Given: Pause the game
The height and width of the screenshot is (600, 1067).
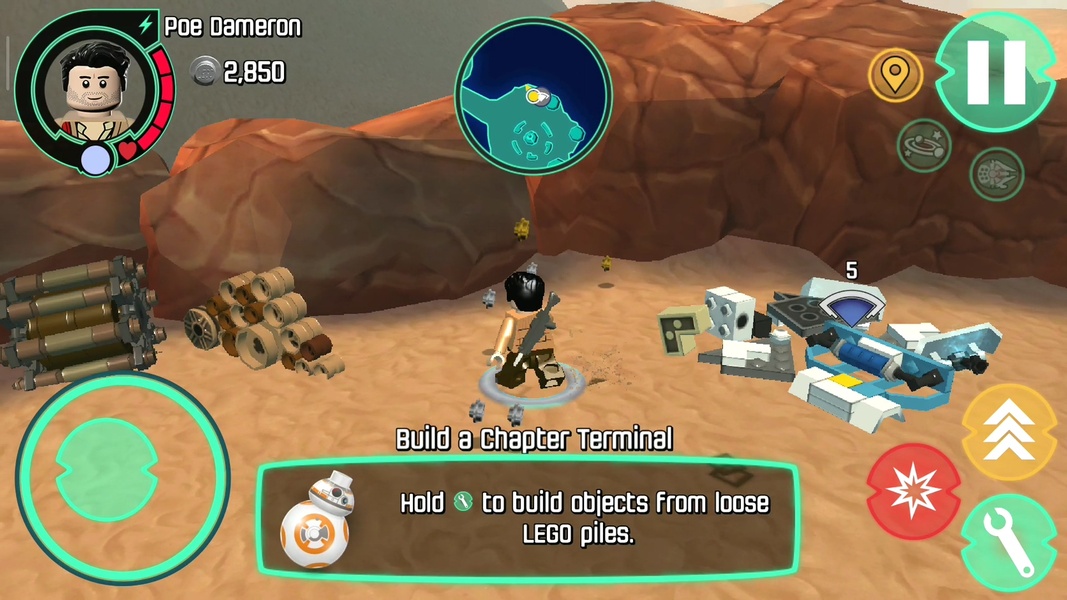Looking at the screenshot, I should (995, 72).
